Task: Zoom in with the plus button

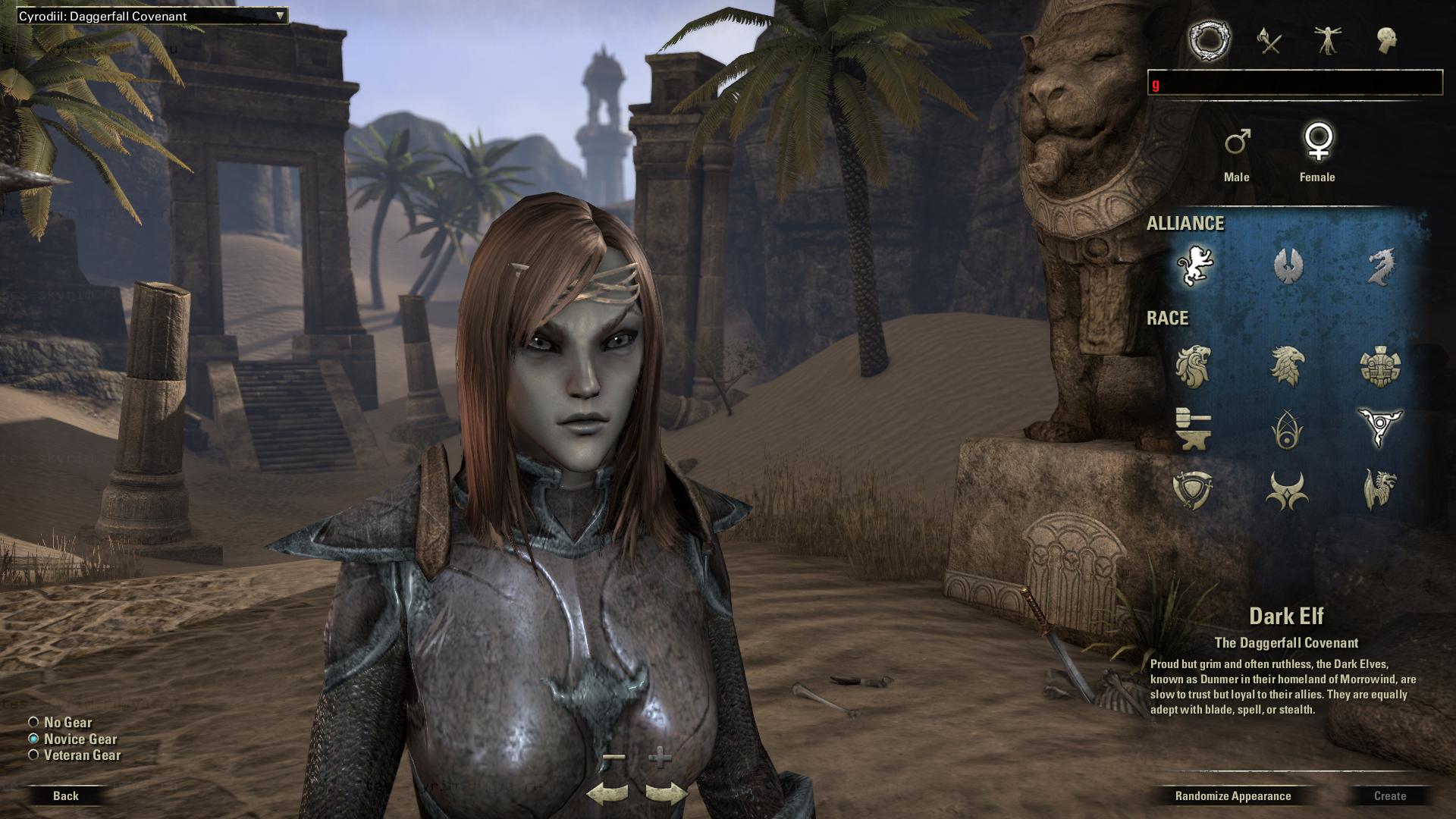Action: click(661, 757)
